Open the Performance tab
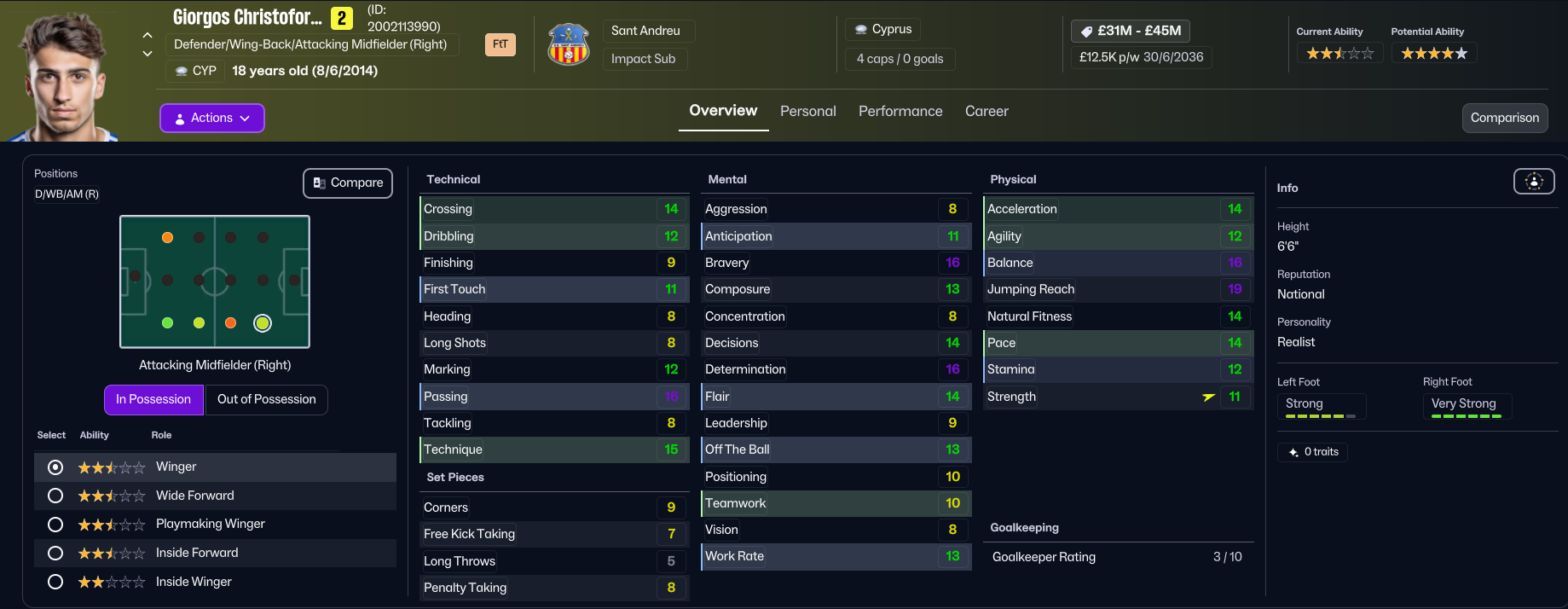 coord(900,112)
